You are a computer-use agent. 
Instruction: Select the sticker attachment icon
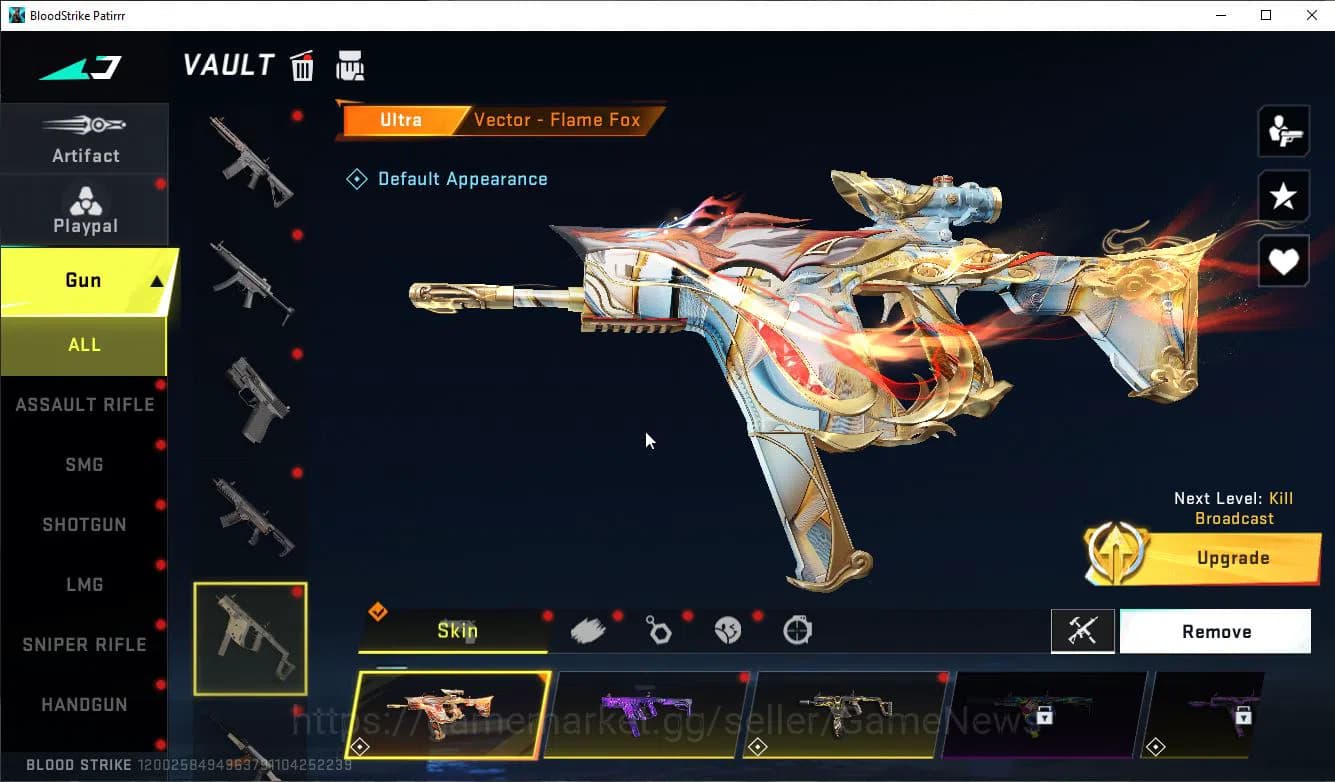pos(727,629)
